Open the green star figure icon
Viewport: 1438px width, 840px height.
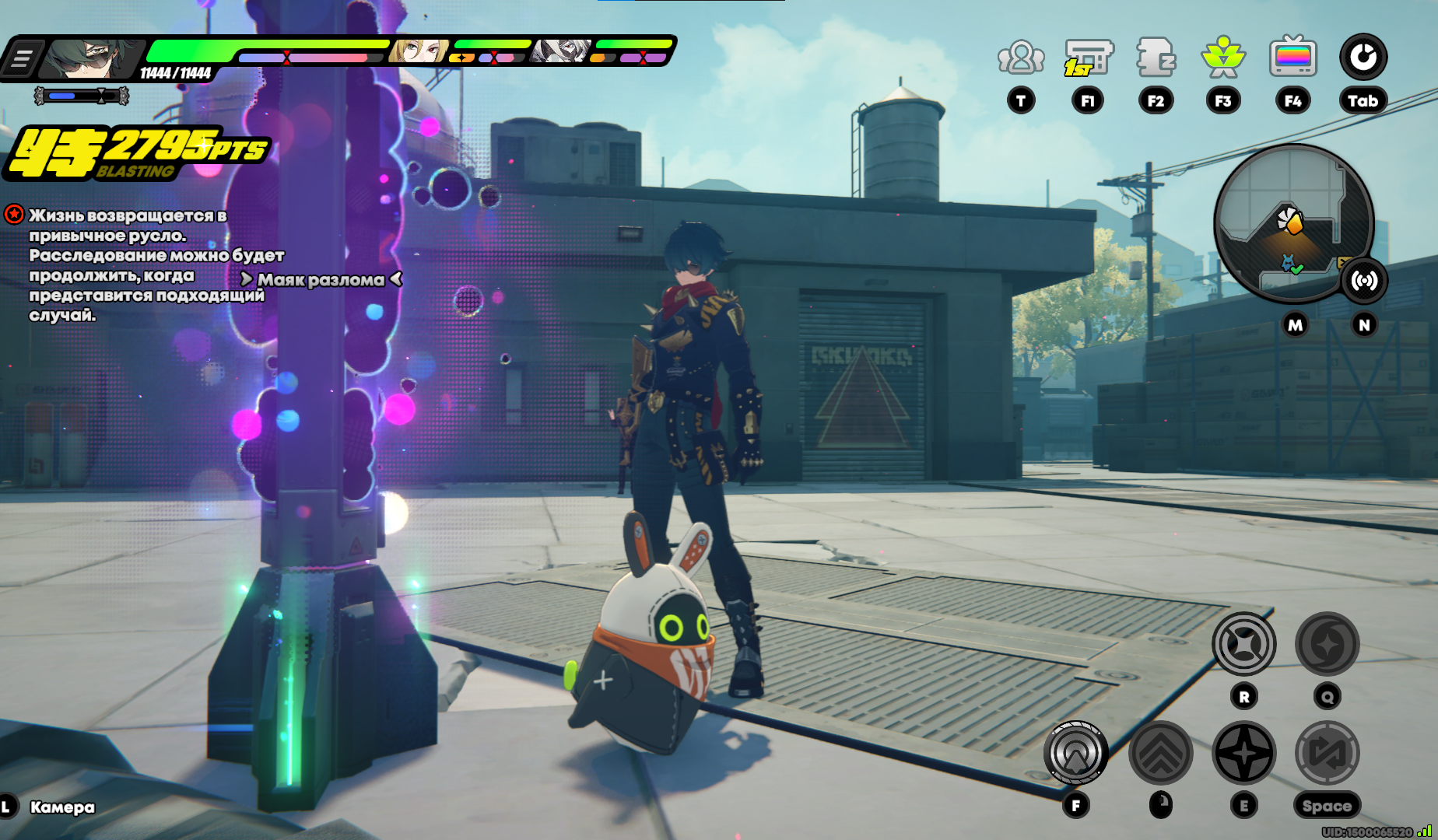pos(1223,58)
